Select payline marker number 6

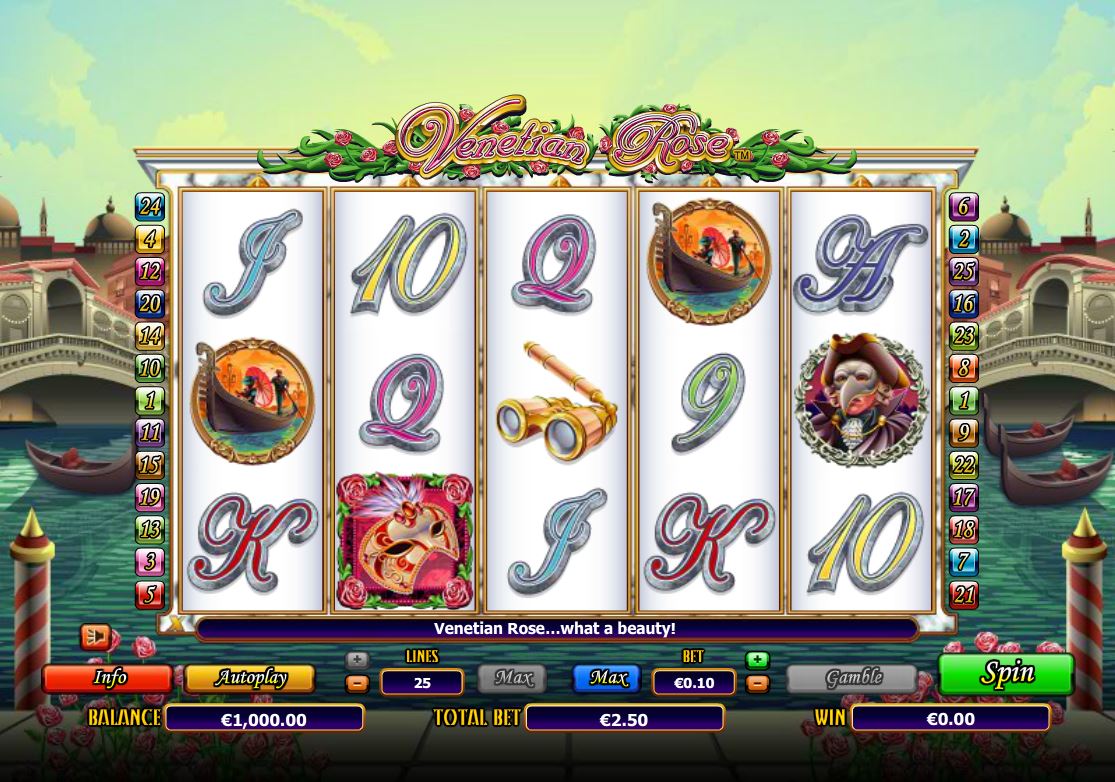pos(963,207)
